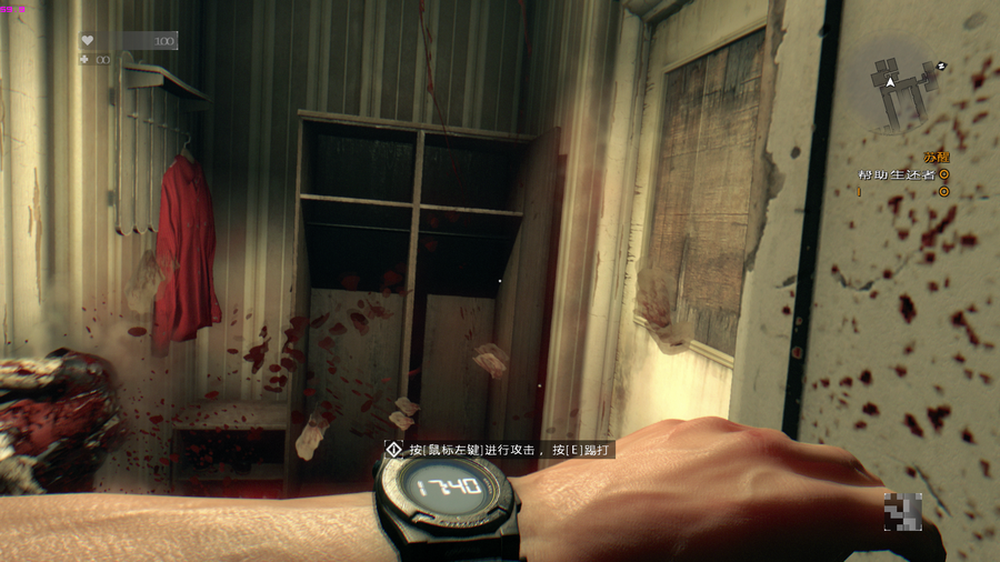Select the 帮助生还者 quest objective
Screen dimensions: 1000x562
pyautogui.click(x=895, y=175)
